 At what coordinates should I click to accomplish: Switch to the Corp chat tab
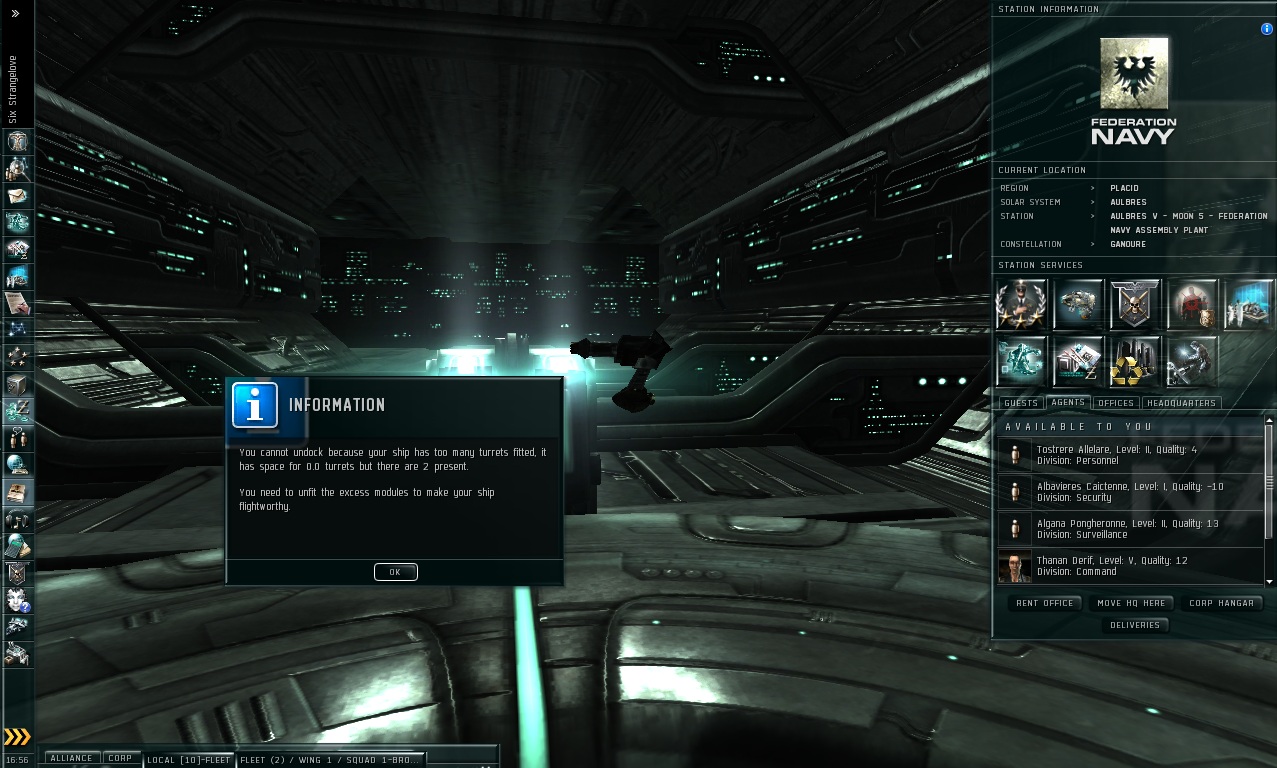tap(120, 758)
